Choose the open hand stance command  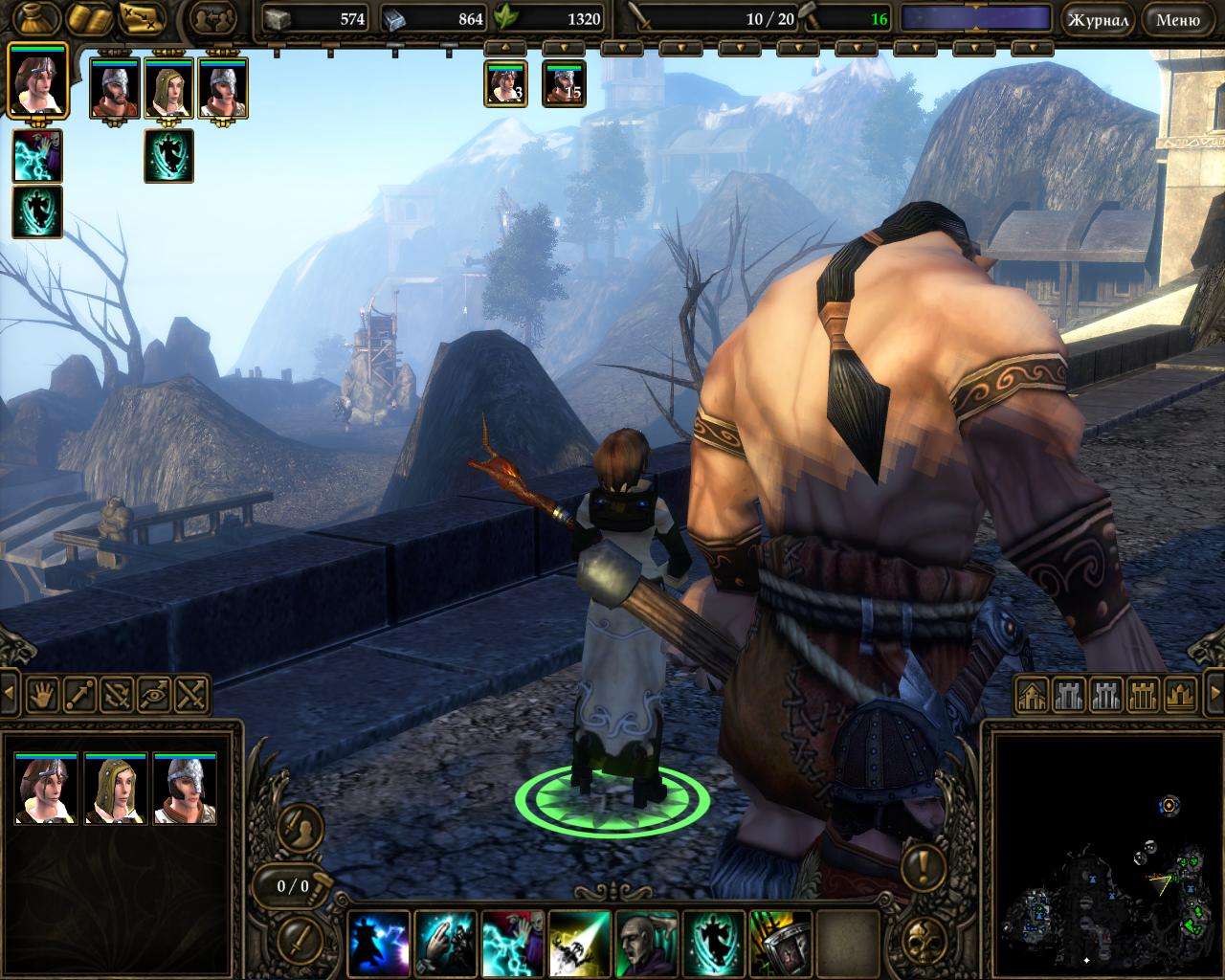43,693
